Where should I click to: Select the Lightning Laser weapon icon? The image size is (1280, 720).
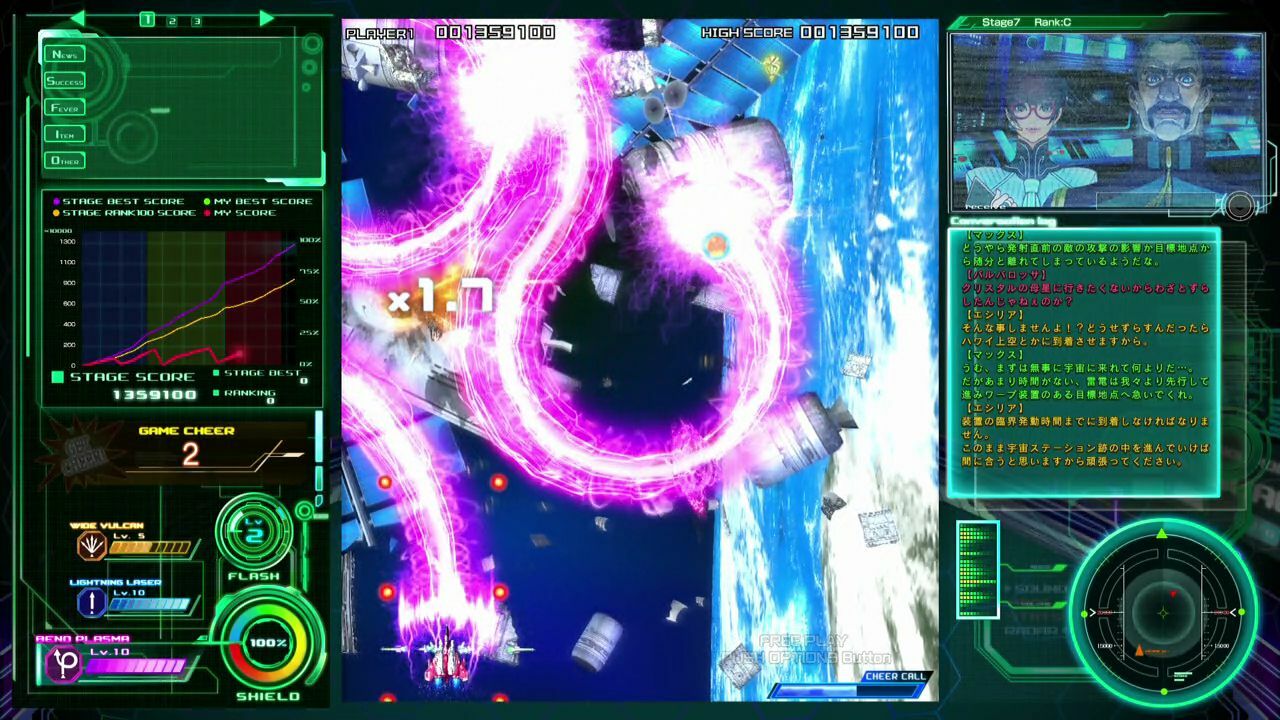[x=91, y=600]
